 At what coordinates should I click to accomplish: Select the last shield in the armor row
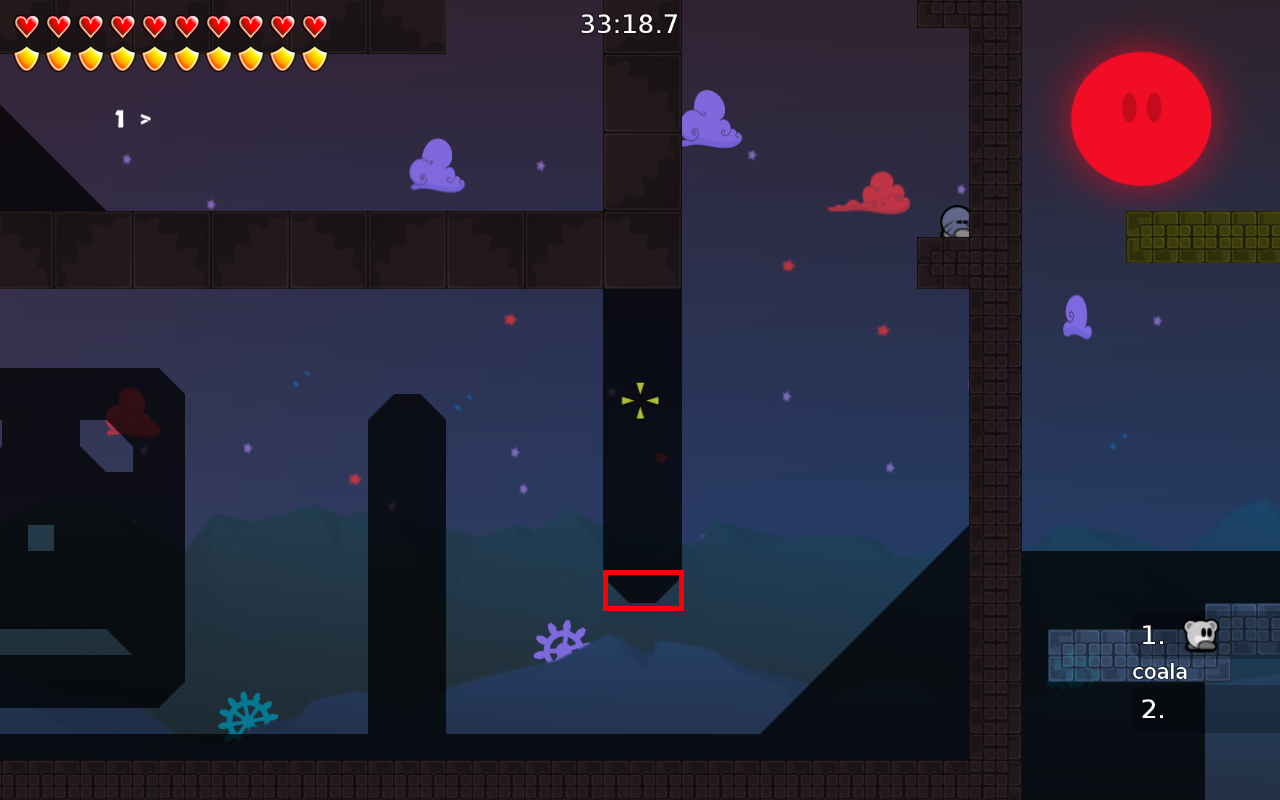pyautogui.click(x=315, y=58)
